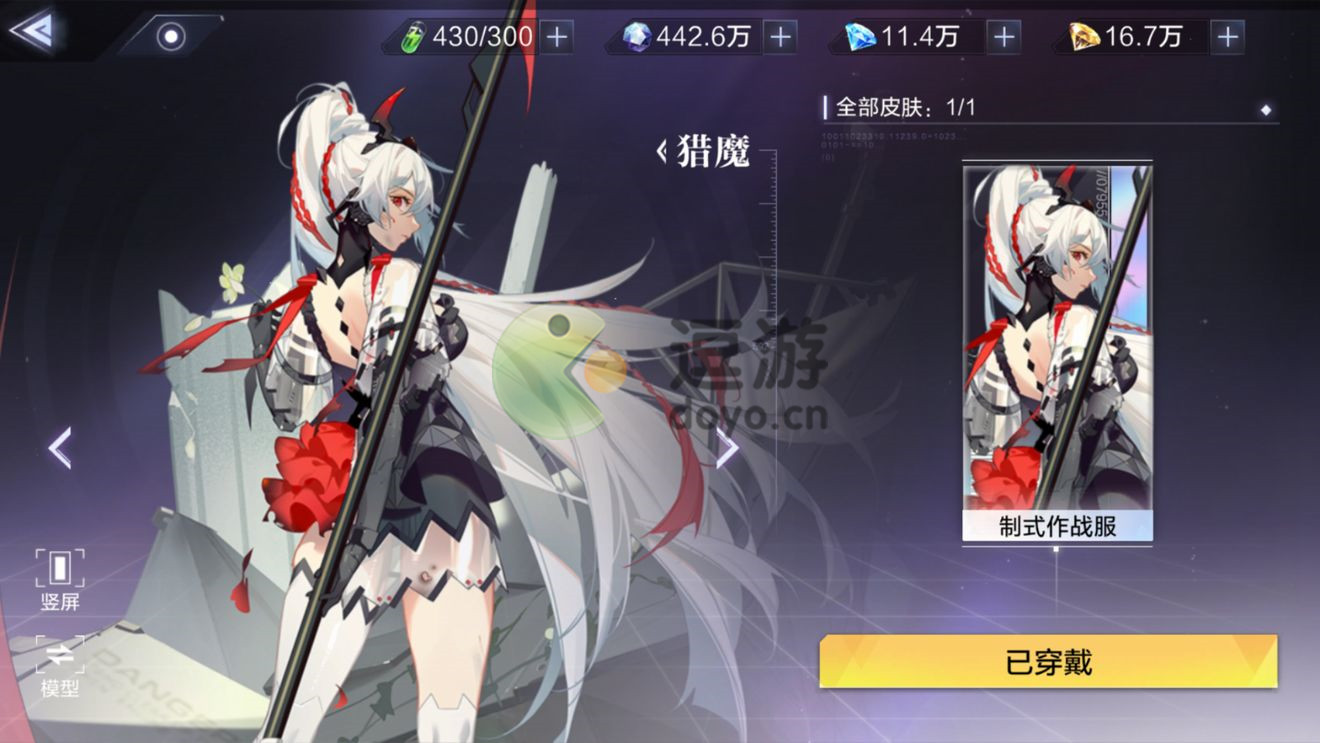Add blue diamonds via the plus button
The image size is (1320, 743).
point(1003,38)
